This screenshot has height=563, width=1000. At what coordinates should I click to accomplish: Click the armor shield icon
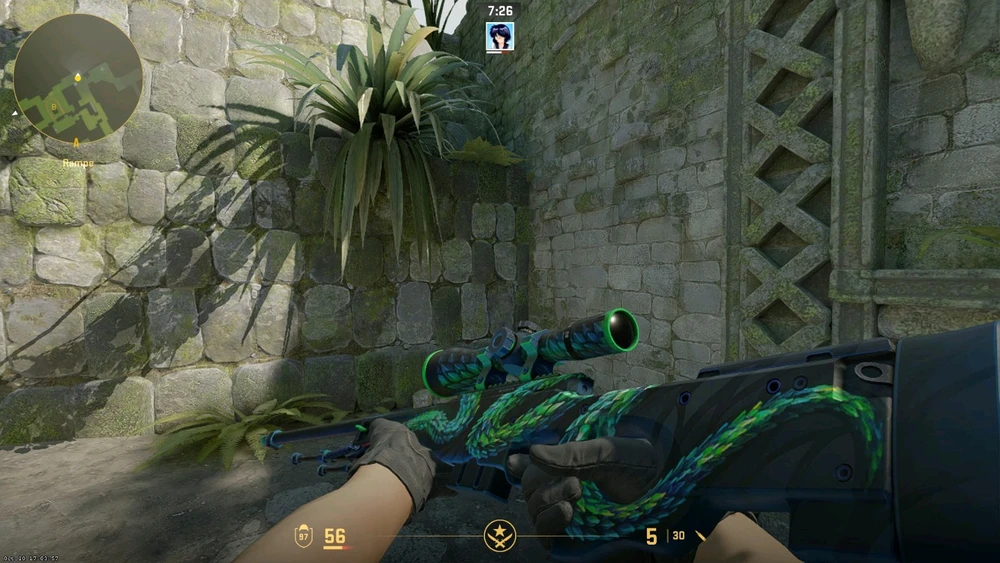tap(303, 537)
